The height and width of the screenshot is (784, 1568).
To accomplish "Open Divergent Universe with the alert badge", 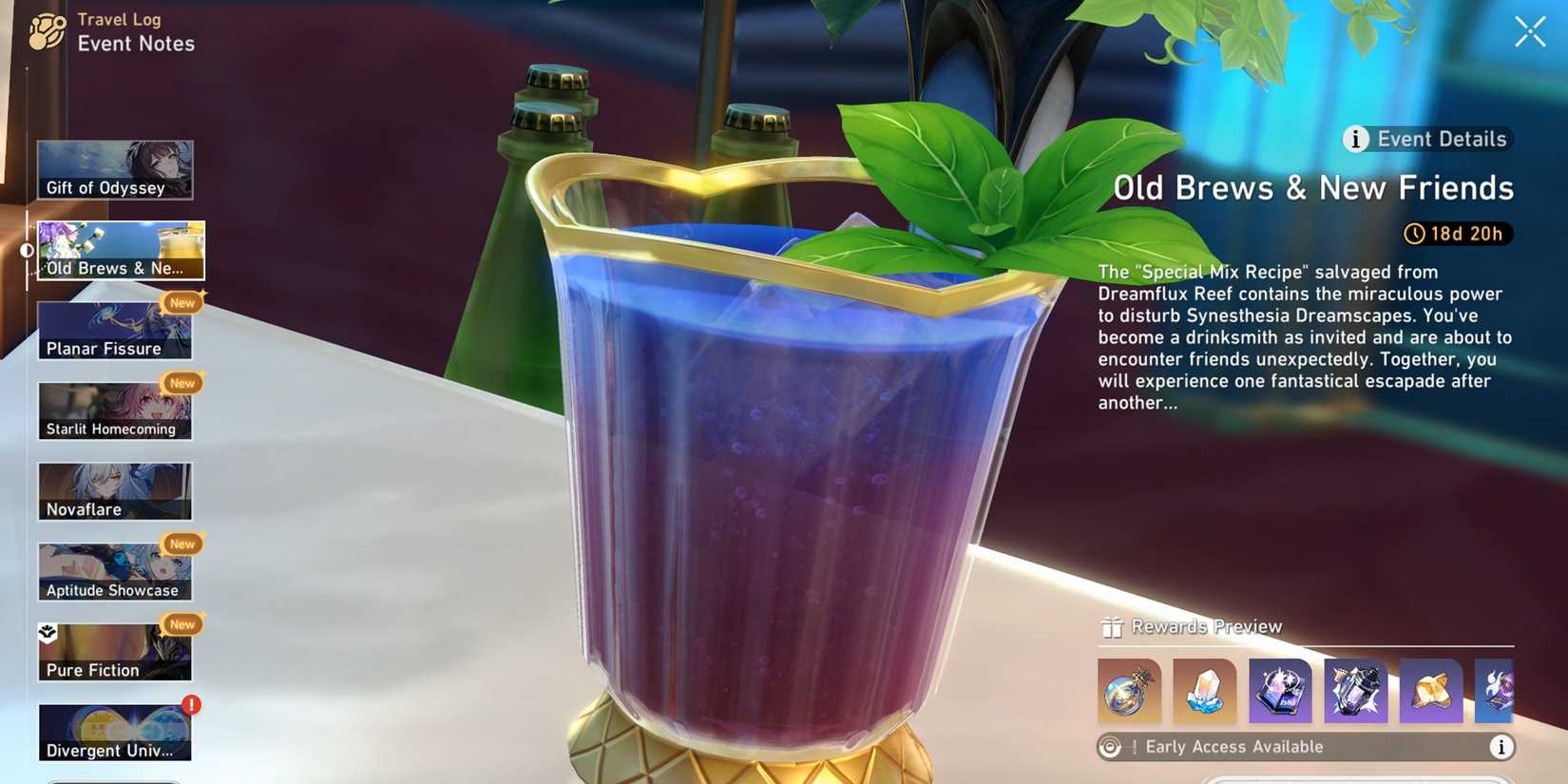I will point(114,732).
